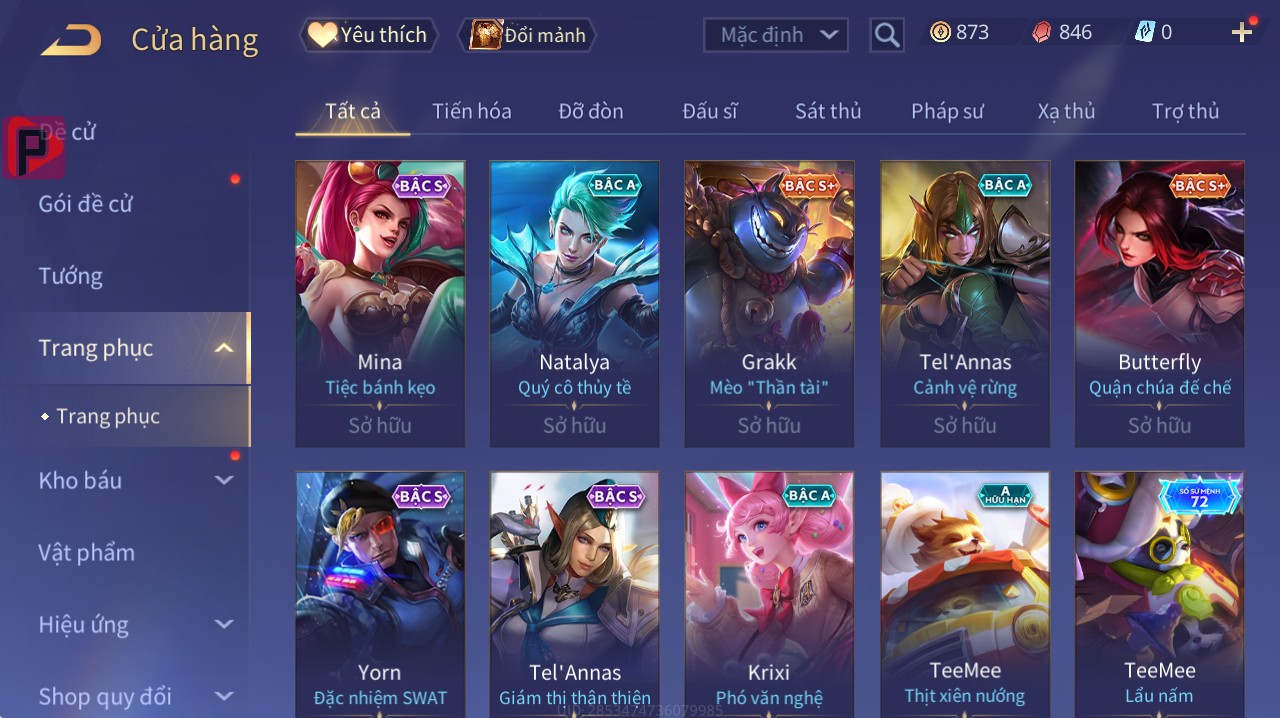The height and width of the screenshot is (718, 1280).
Task: Expand the Kho báu menu
Action: click(80, 480)
